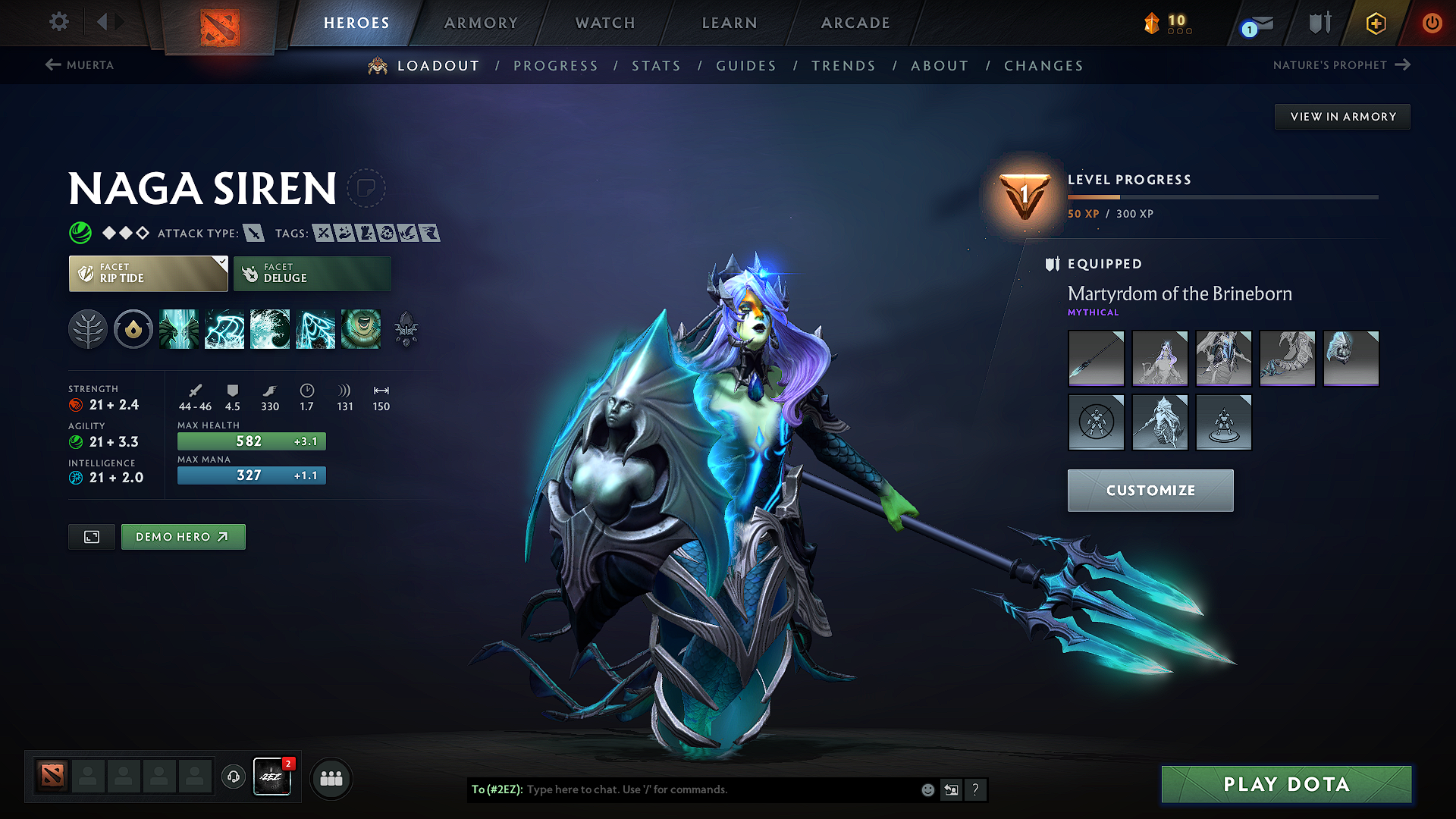Open the Dota 2 settings gear
This screenshot has height=819, width=1456.
point(58,22)
